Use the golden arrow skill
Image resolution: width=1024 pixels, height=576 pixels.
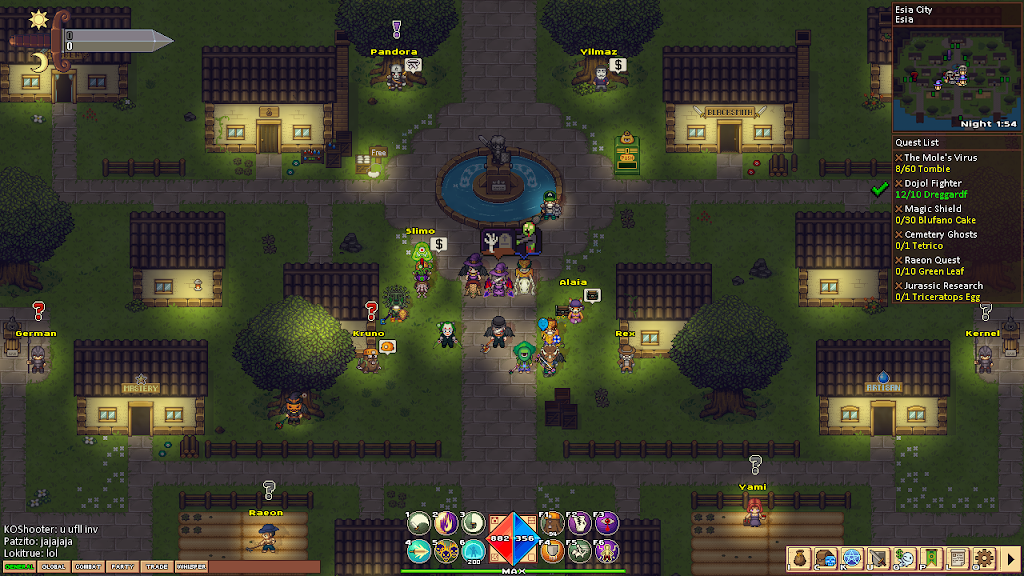(420, 549)
